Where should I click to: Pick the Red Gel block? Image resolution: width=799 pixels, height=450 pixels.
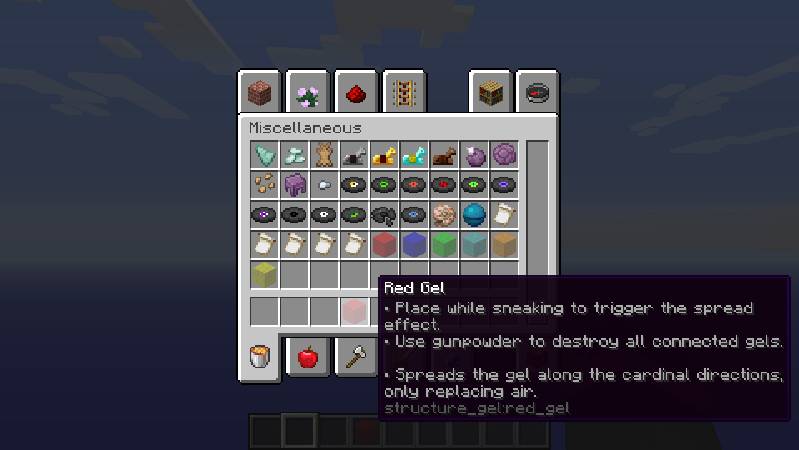385,244
